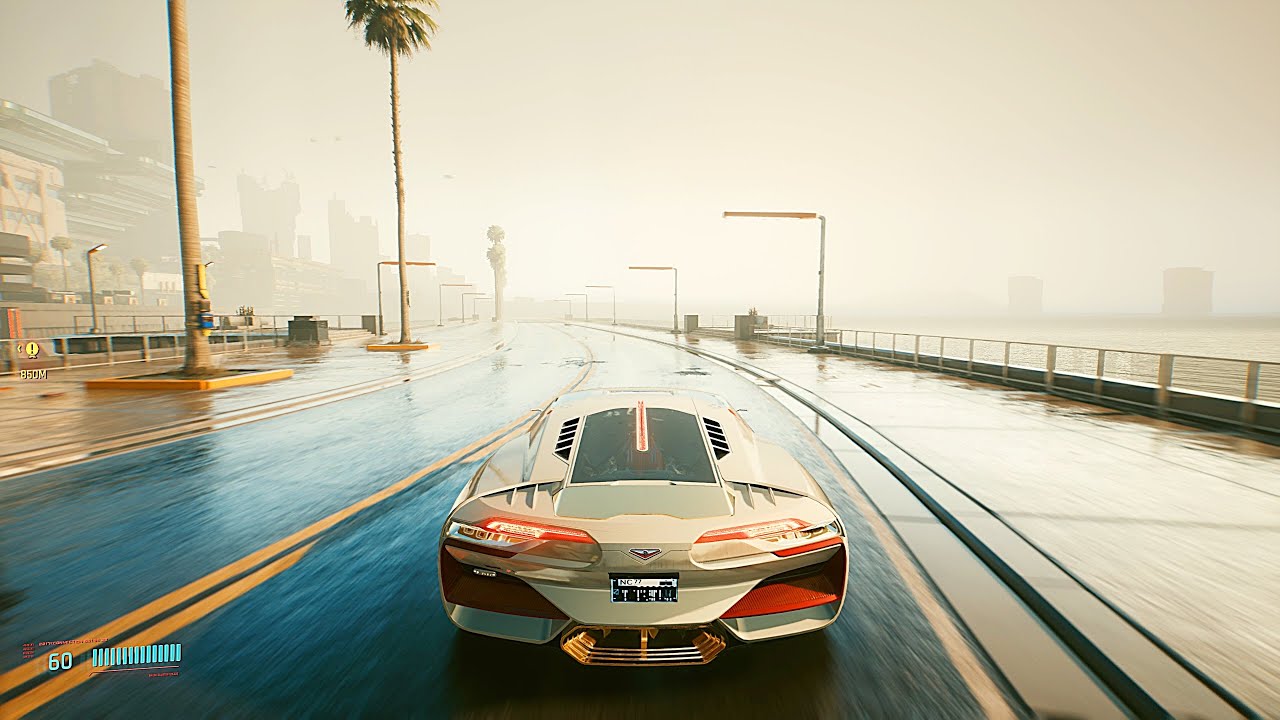Viewport: 1280px width, 720px height.
Task: Click the small red info lines near screen bottom-left
Action: click(x=28, y=651)
